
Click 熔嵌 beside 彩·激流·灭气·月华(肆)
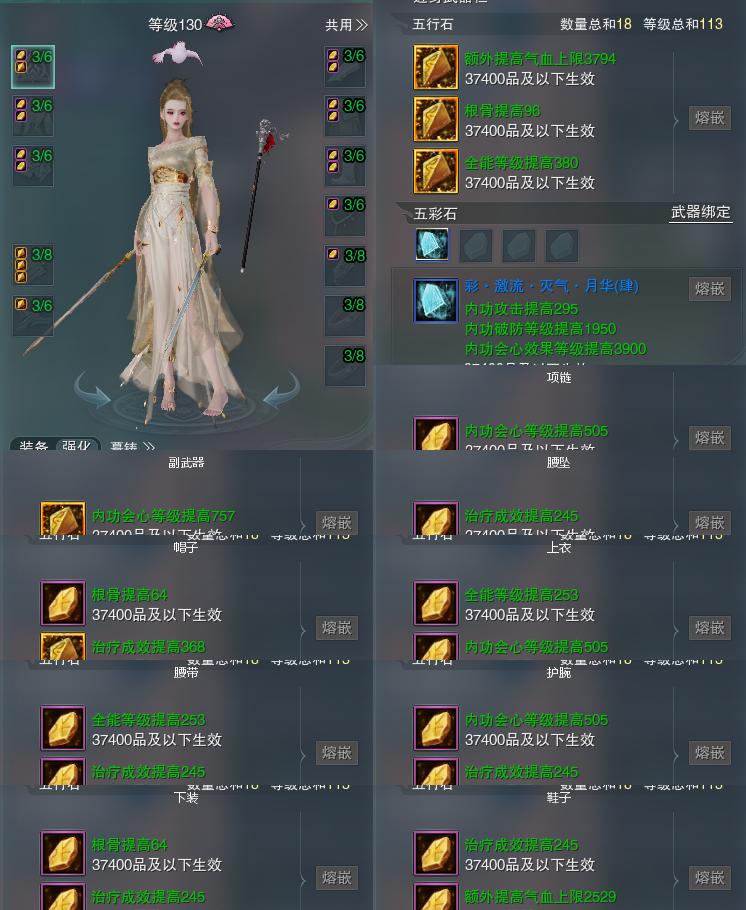(709, 289)
